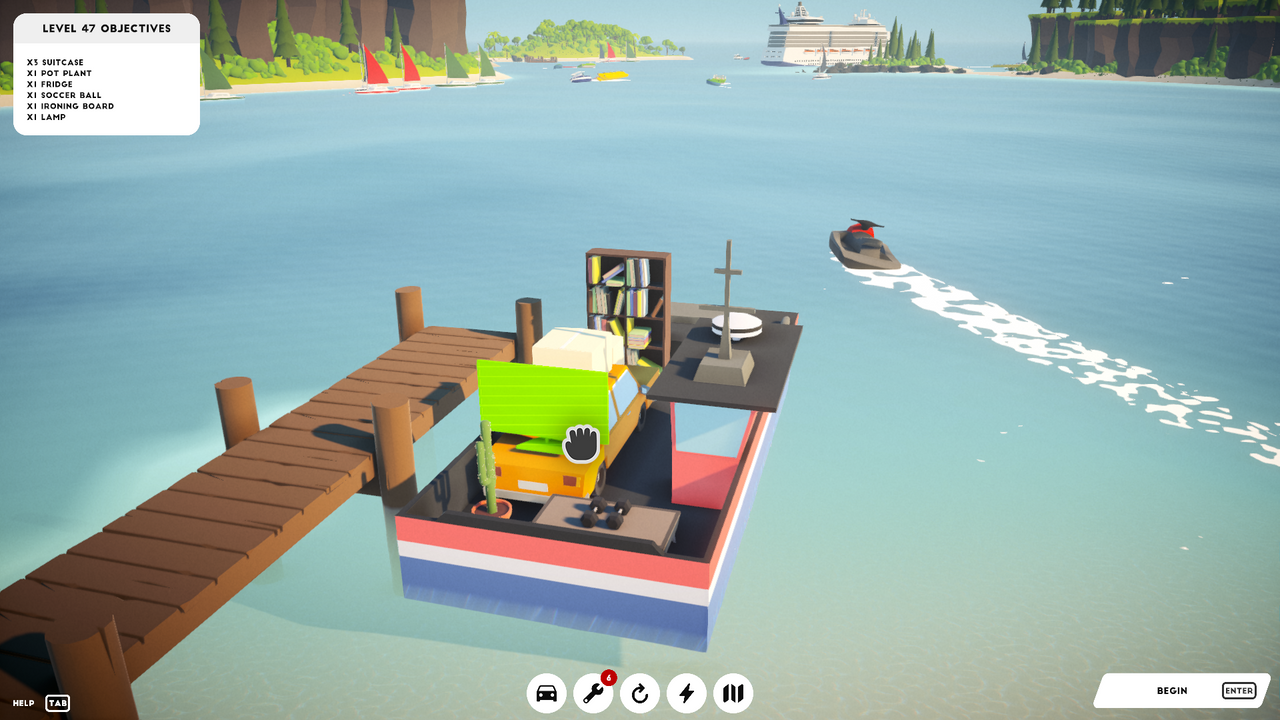The height and width of the screenshot is (720, 1280).
Task: Click the hand grab cursor on the cargo
Action: click(579, 443)
